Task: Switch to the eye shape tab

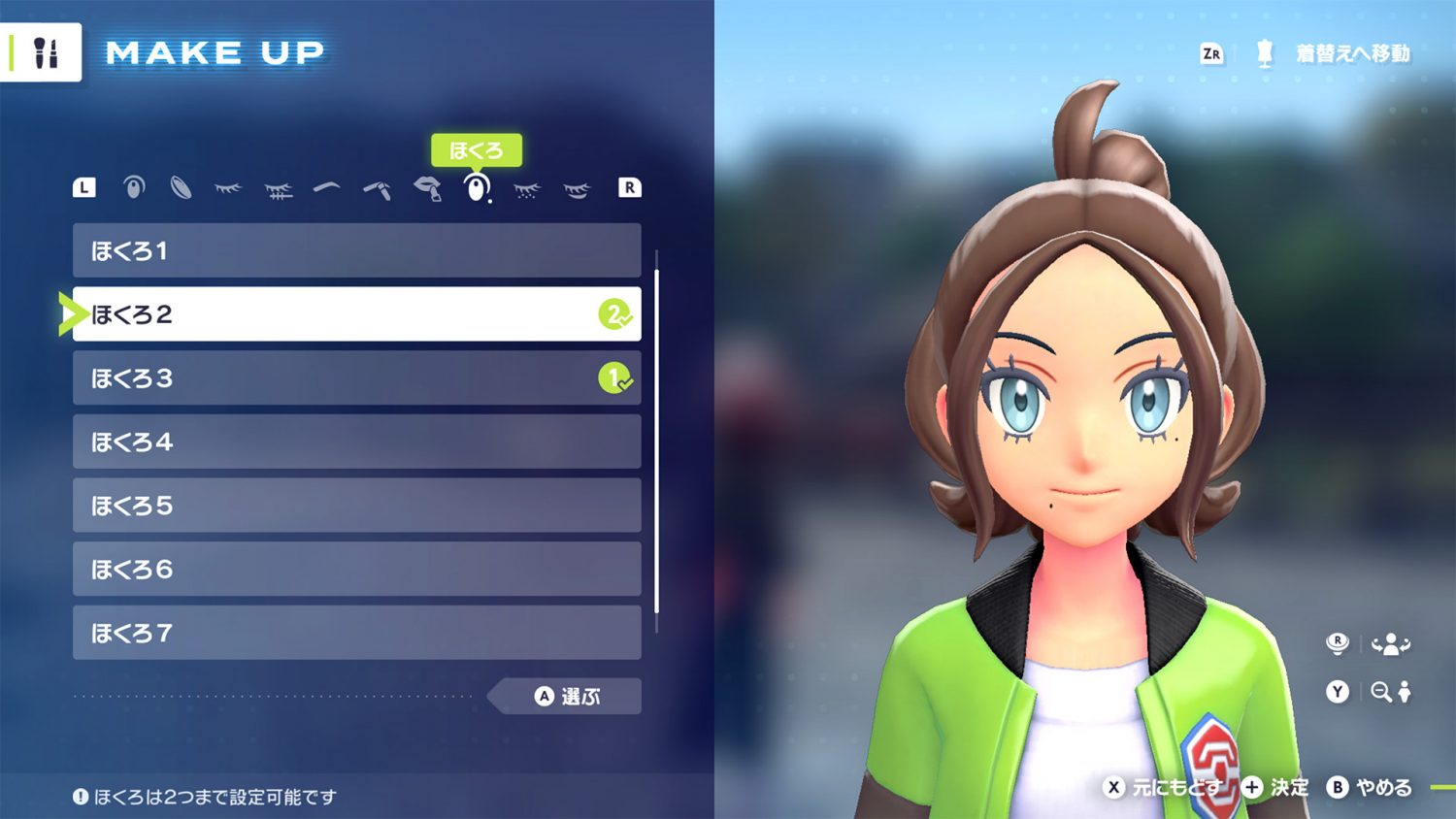Action: point(134,187)
